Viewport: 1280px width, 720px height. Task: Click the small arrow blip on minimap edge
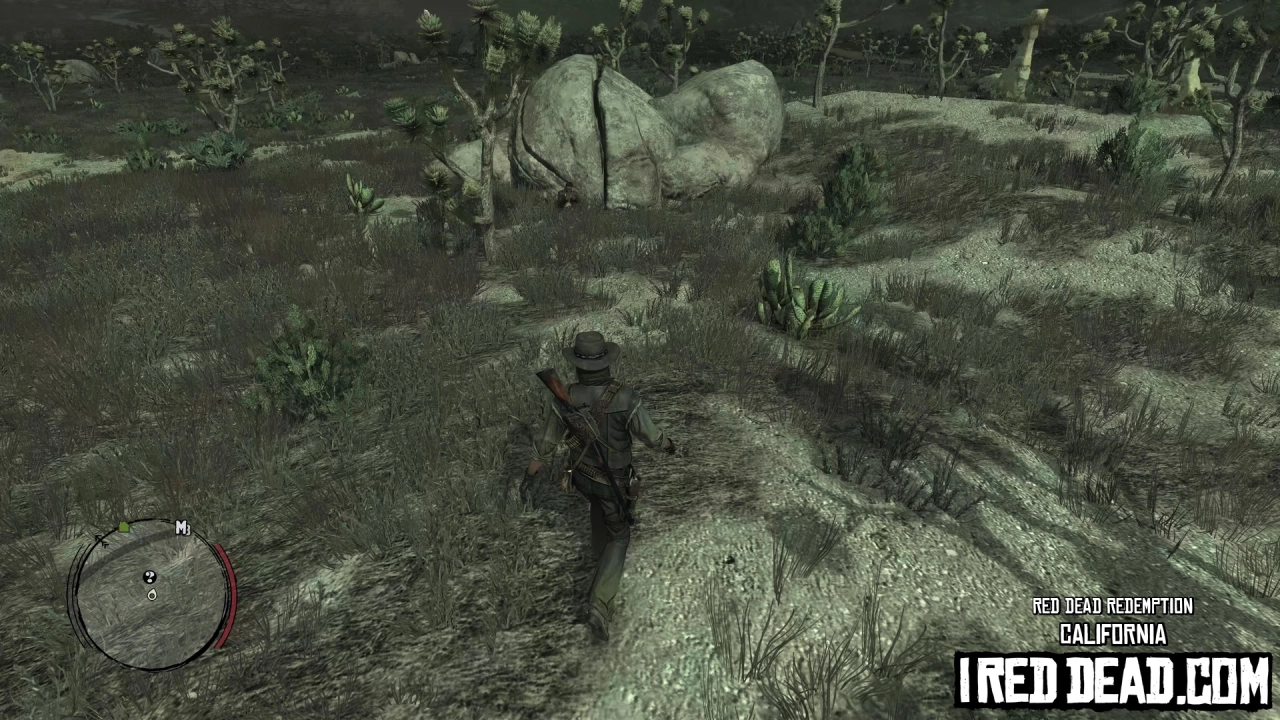tap(102, 541)
